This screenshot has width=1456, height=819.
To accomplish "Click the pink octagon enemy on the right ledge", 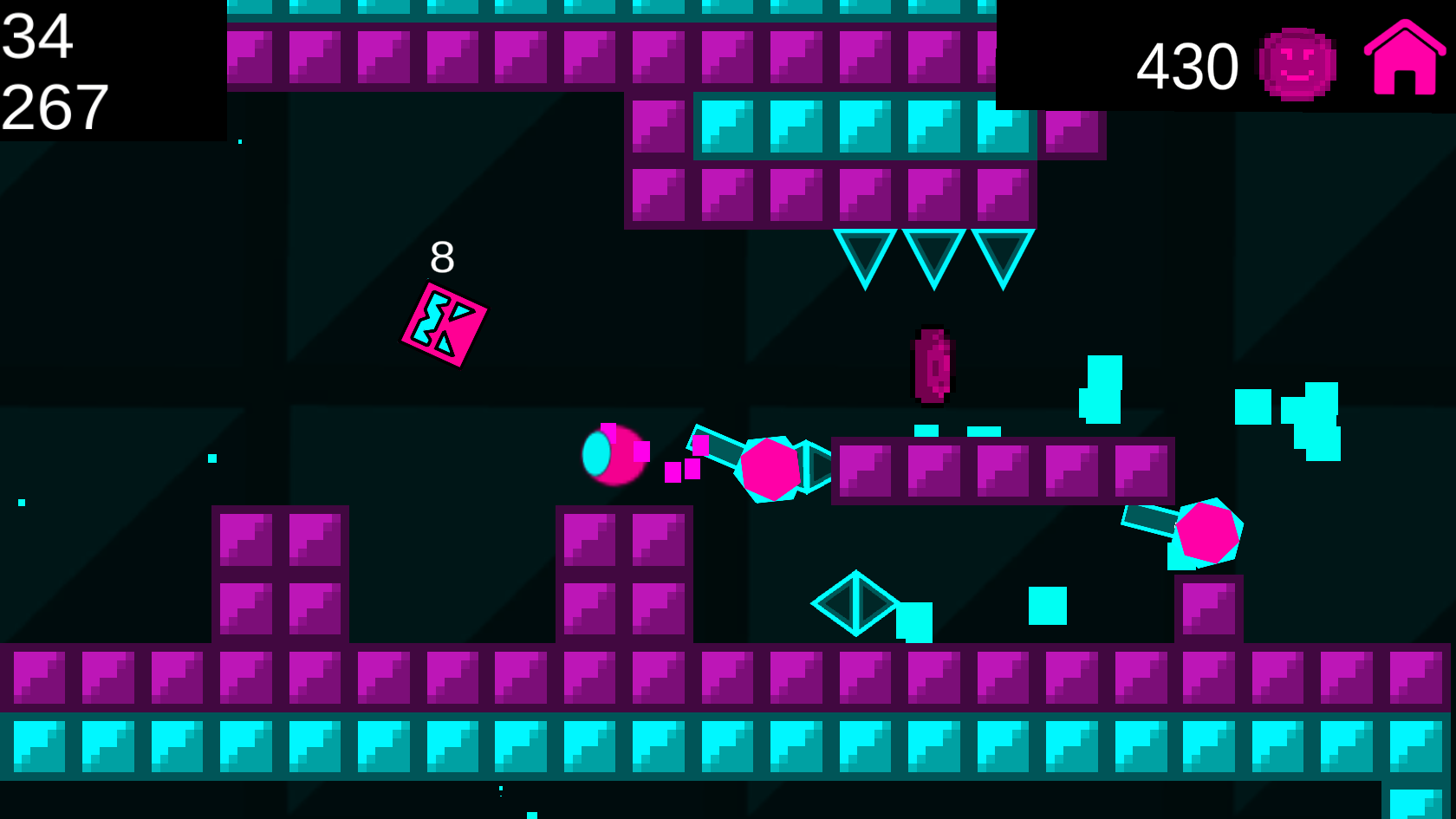I will 1207,532.
